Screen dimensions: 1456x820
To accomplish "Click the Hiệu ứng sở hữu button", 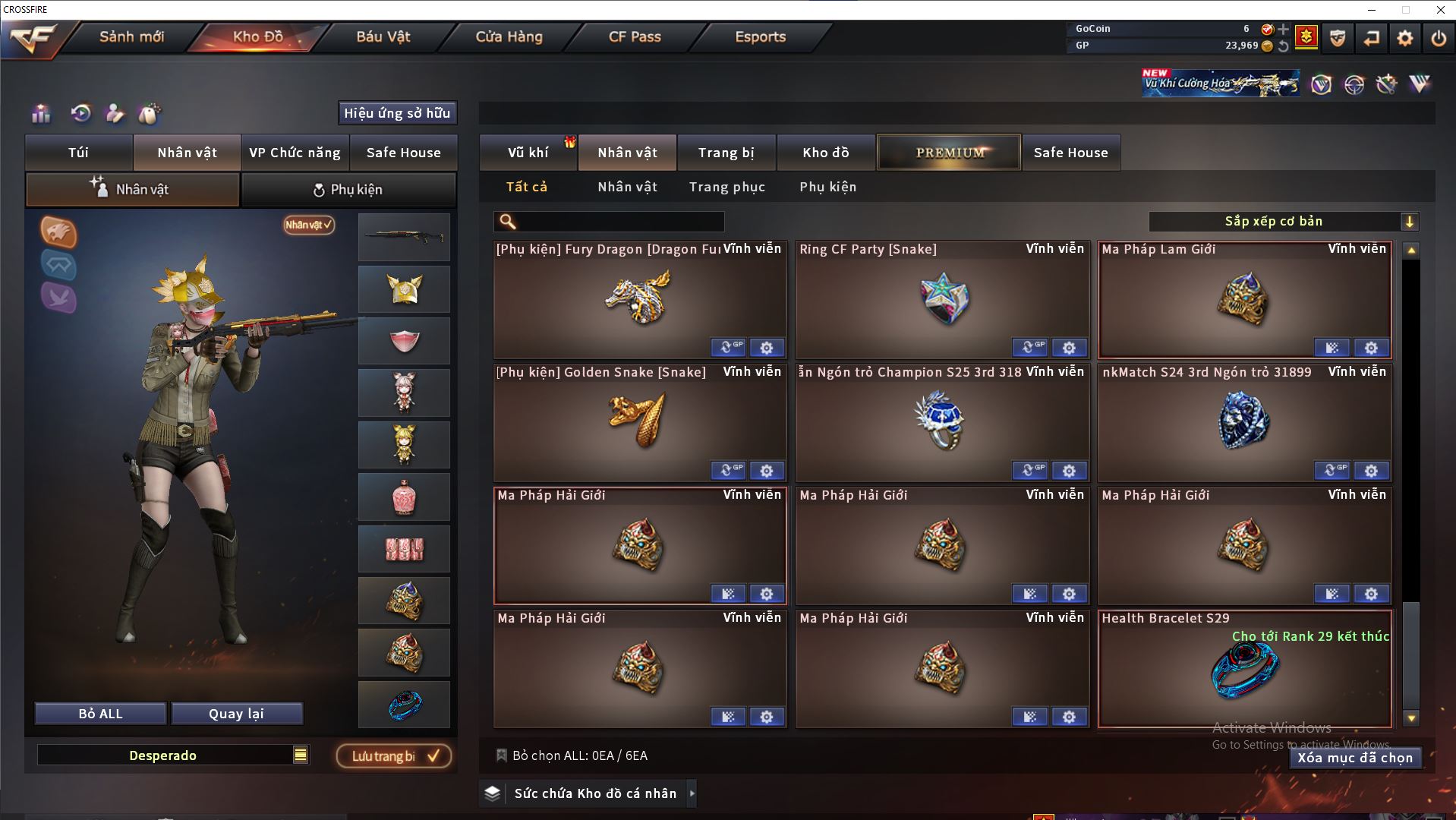I will click(396, 113).
